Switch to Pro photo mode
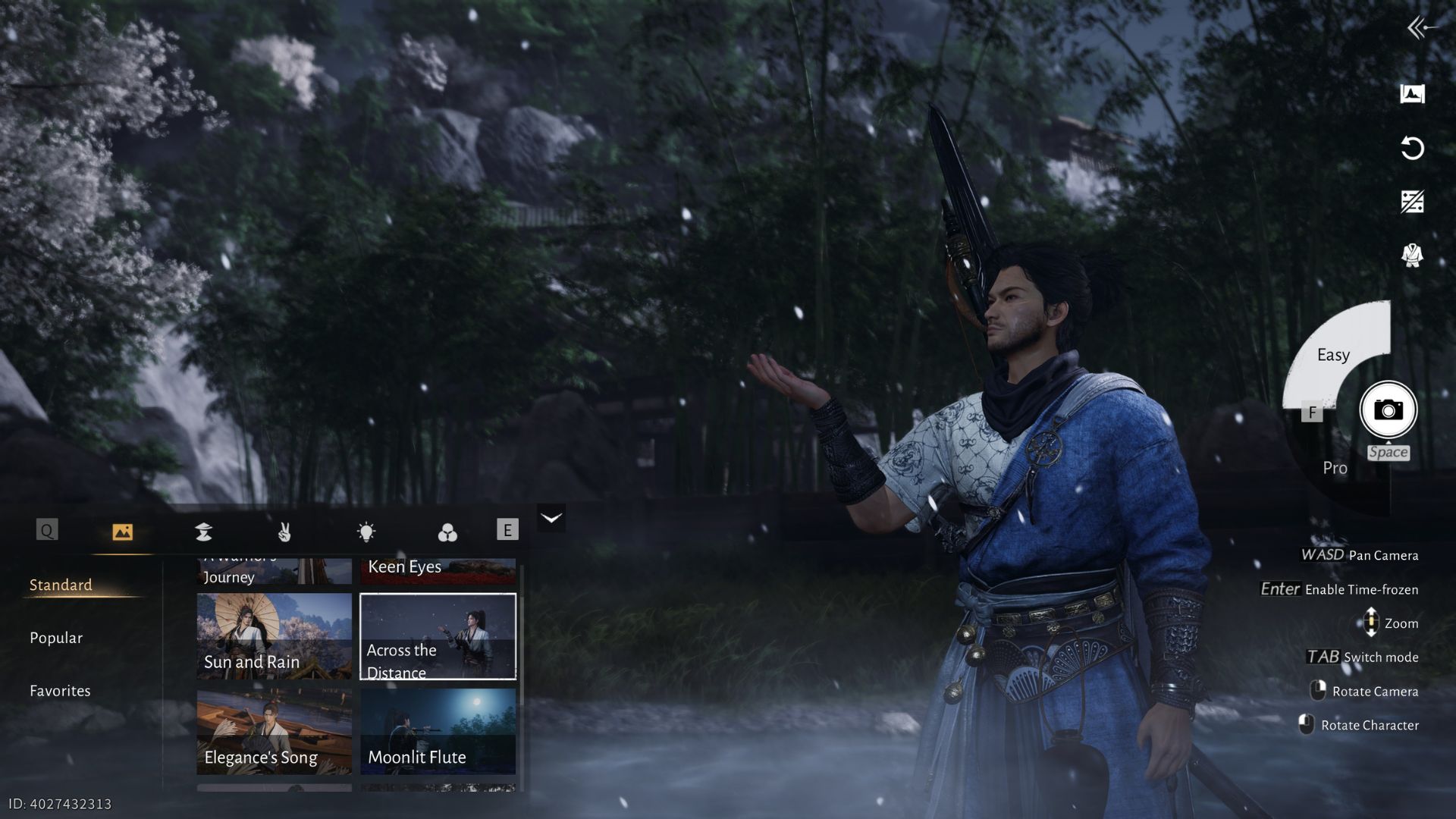1456x819 pixels. pos(1335,468)
